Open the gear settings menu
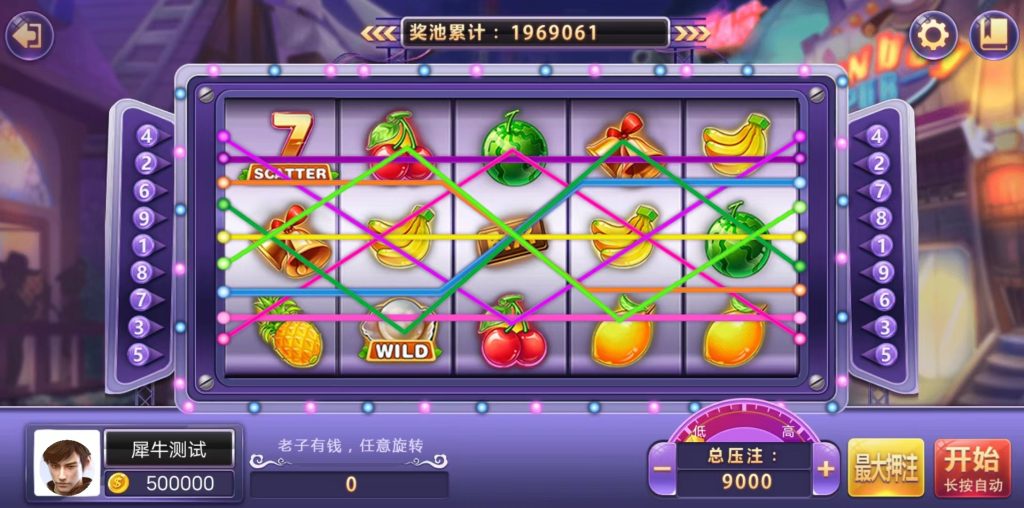1024x508 pixels. tap(933, 36)
